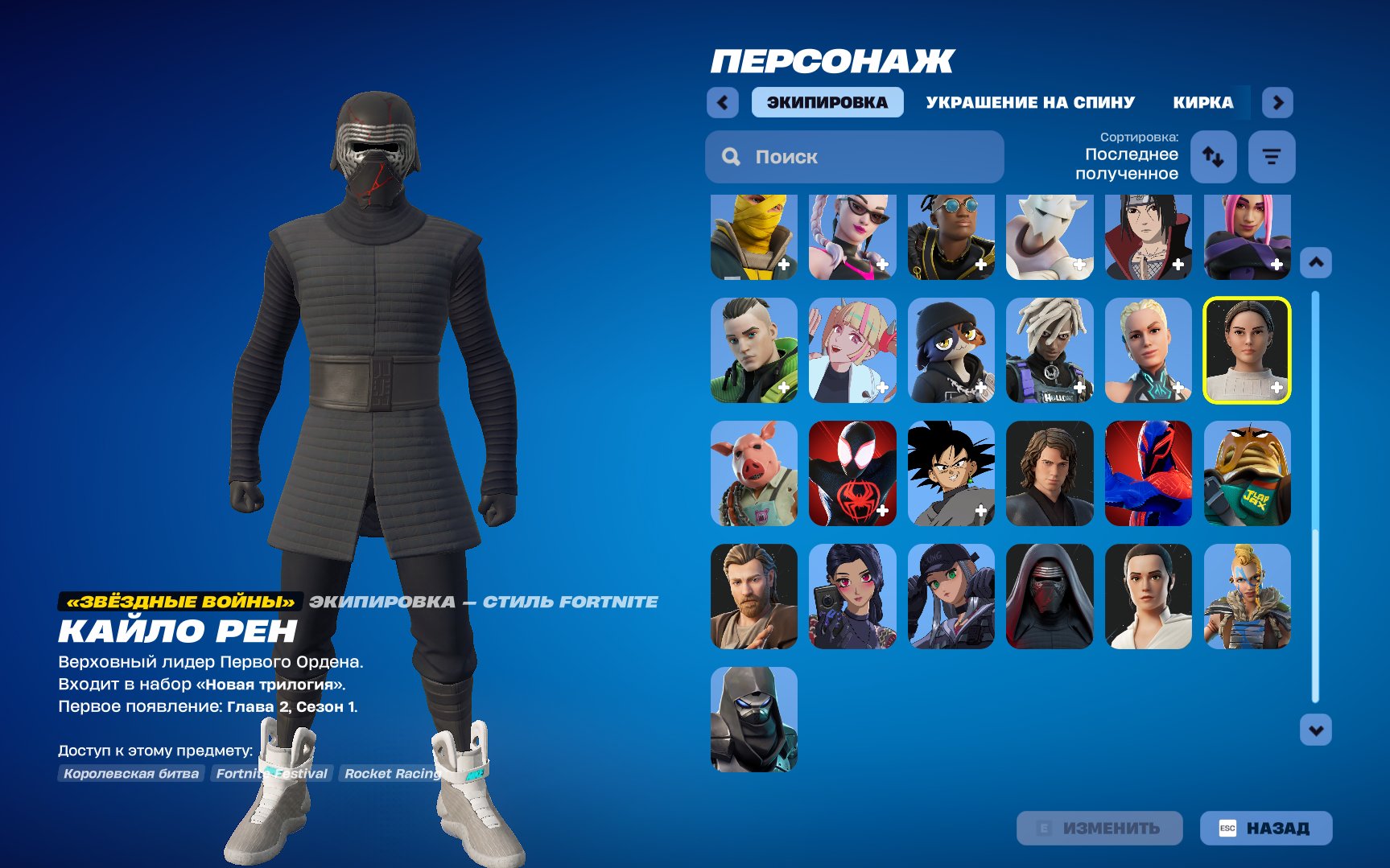Click the sort direction arrows icon
The width and height of the screenshot is (1390, 868).
click(x=1214, y=157)
